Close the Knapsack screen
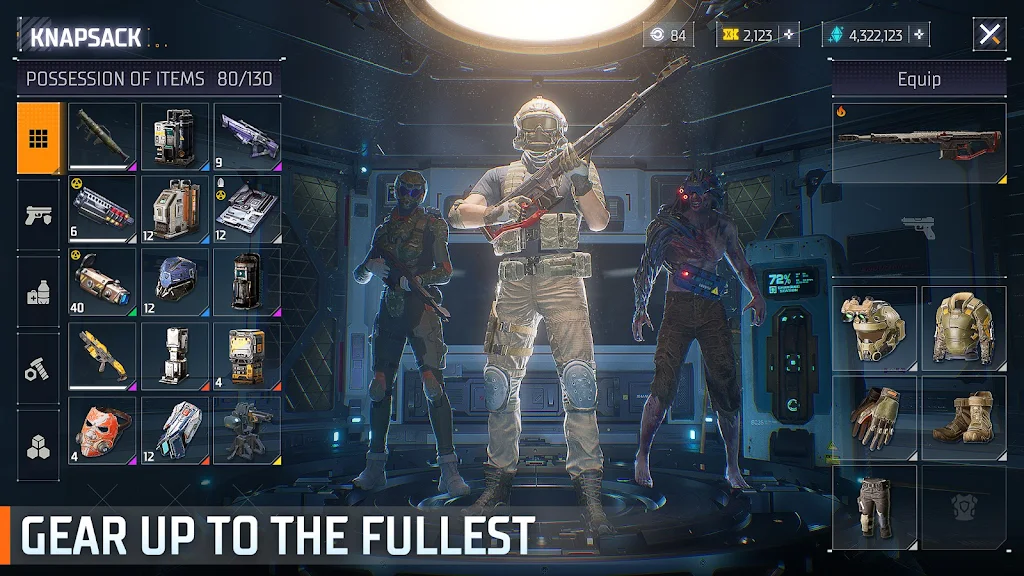Image resolution: width=1024 pixels, height=576 pixels. [x=989, y=34]
